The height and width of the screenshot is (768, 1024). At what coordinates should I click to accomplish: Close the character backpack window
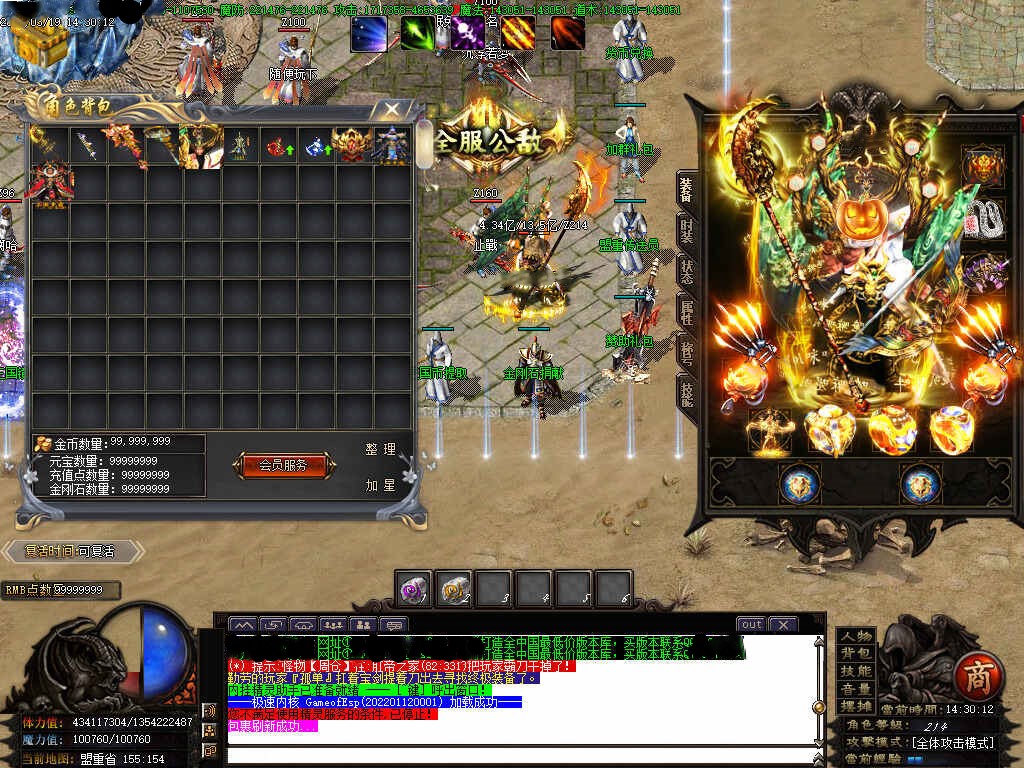pos(393,109)
